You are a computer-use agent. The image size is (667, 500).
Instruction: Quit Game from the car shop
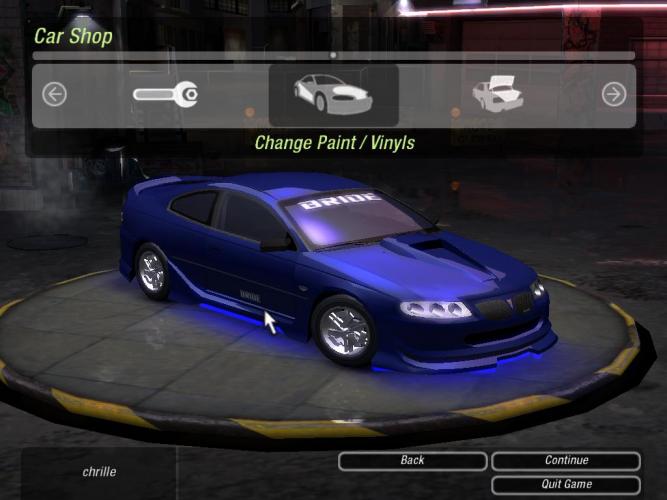pyautogui.click(x=566, y=484)
